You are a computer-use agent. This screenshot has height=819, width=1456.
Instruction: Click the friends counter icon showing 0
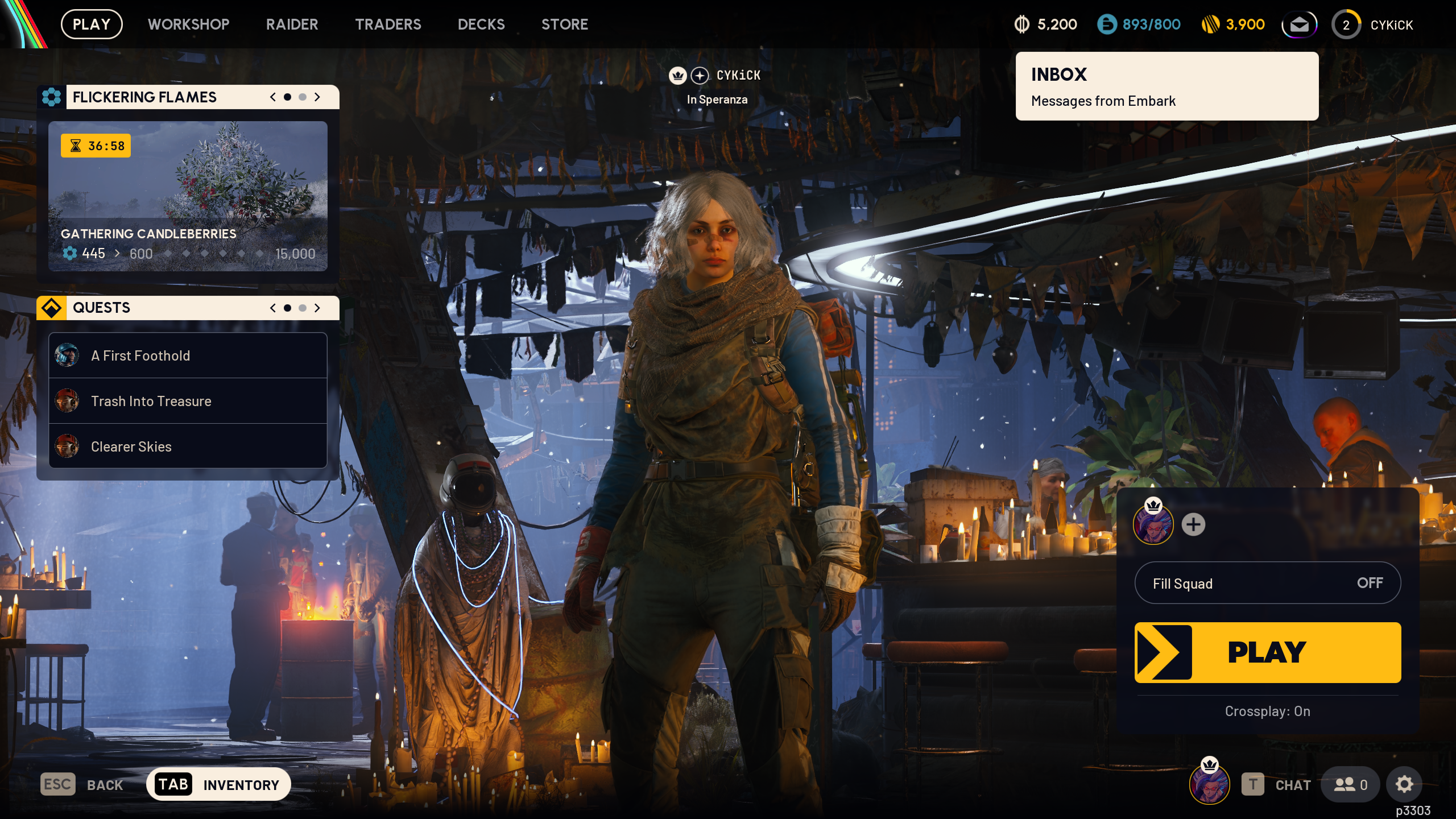tap(1350, 784)
